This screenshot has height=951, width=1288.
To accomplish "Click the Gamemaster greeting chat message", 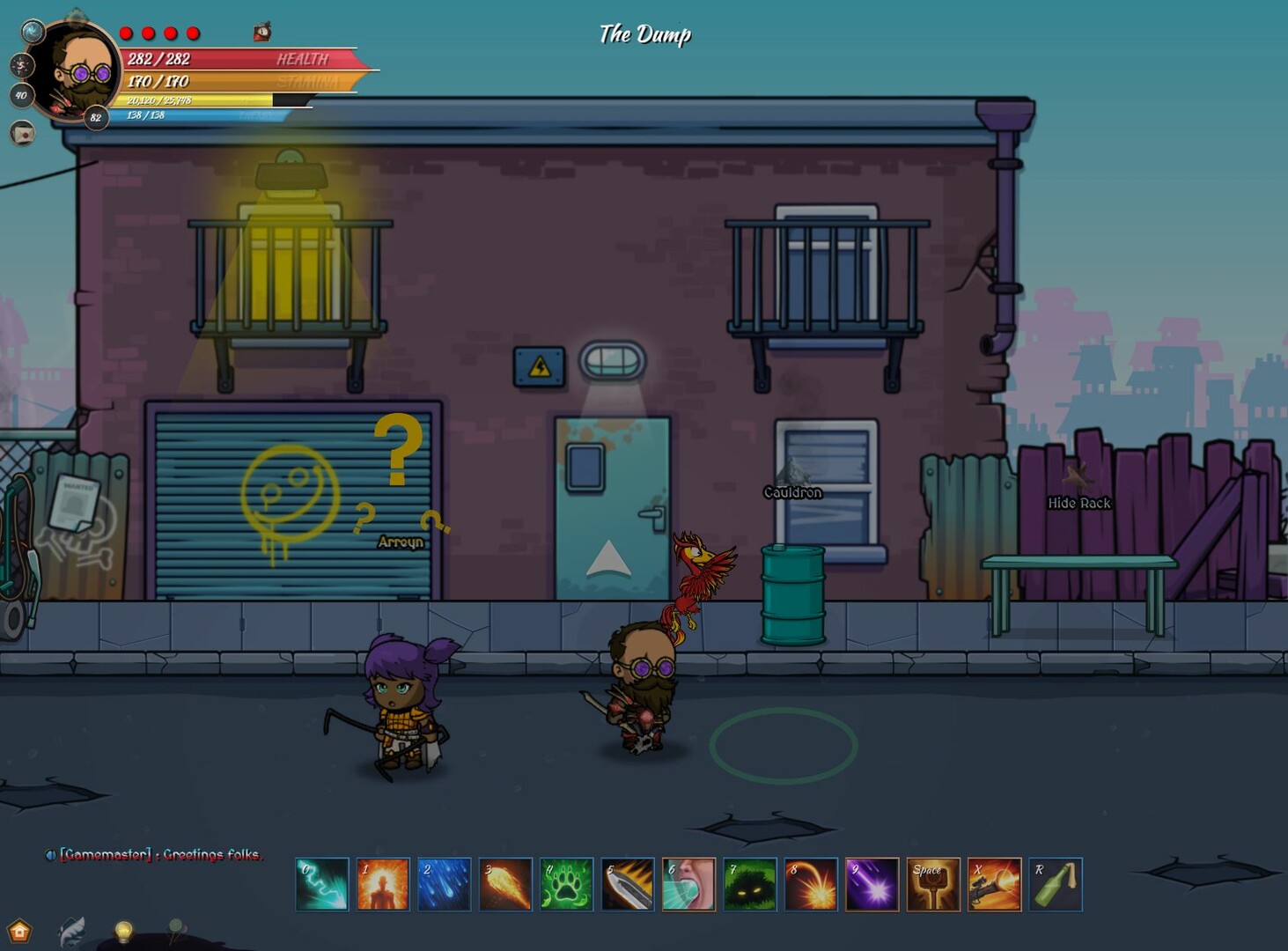I will pyautogui.click(x=158, y=855).
